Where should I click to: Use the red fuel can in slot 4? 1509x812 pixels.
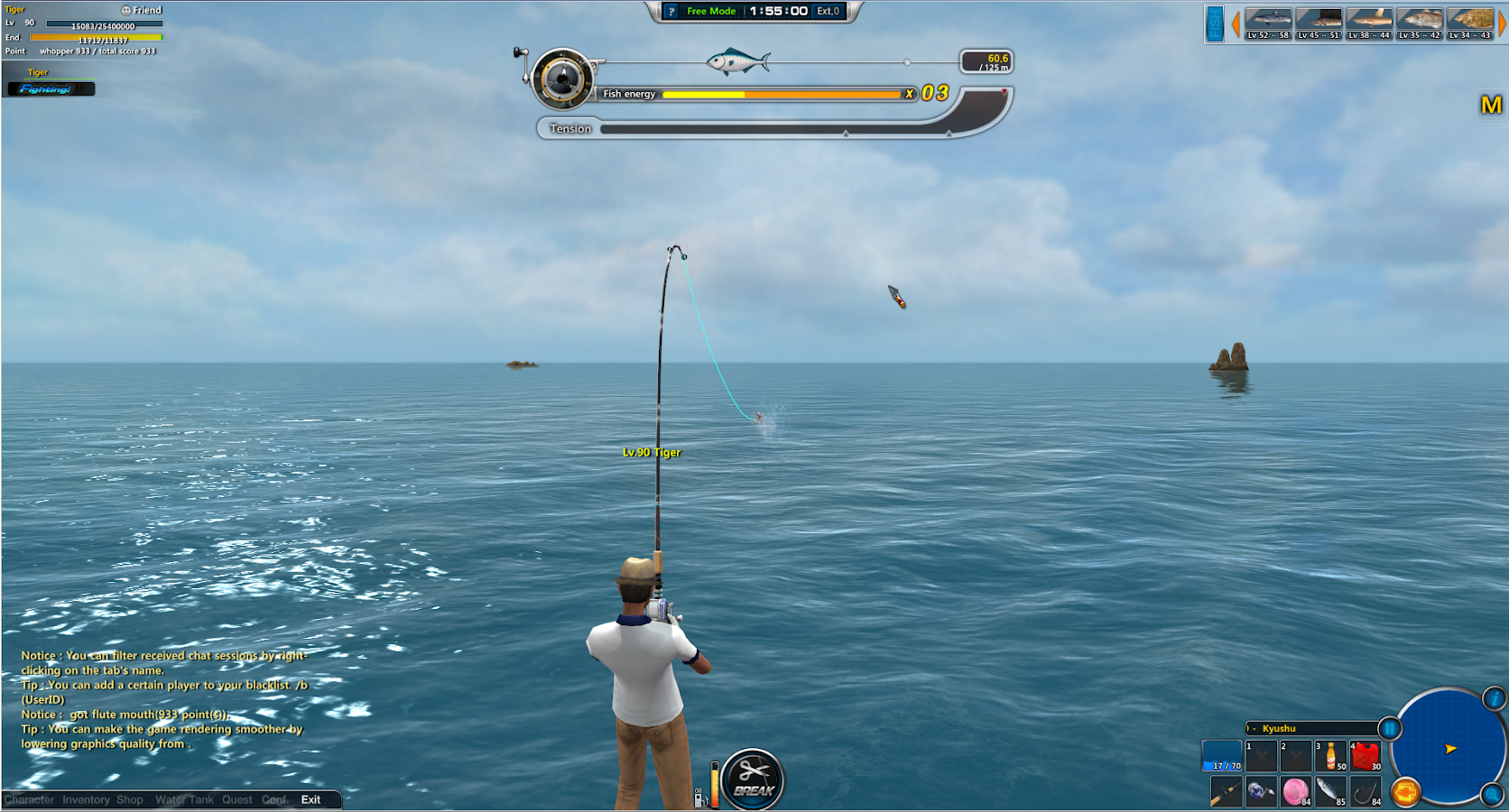tap(1366, 756)
